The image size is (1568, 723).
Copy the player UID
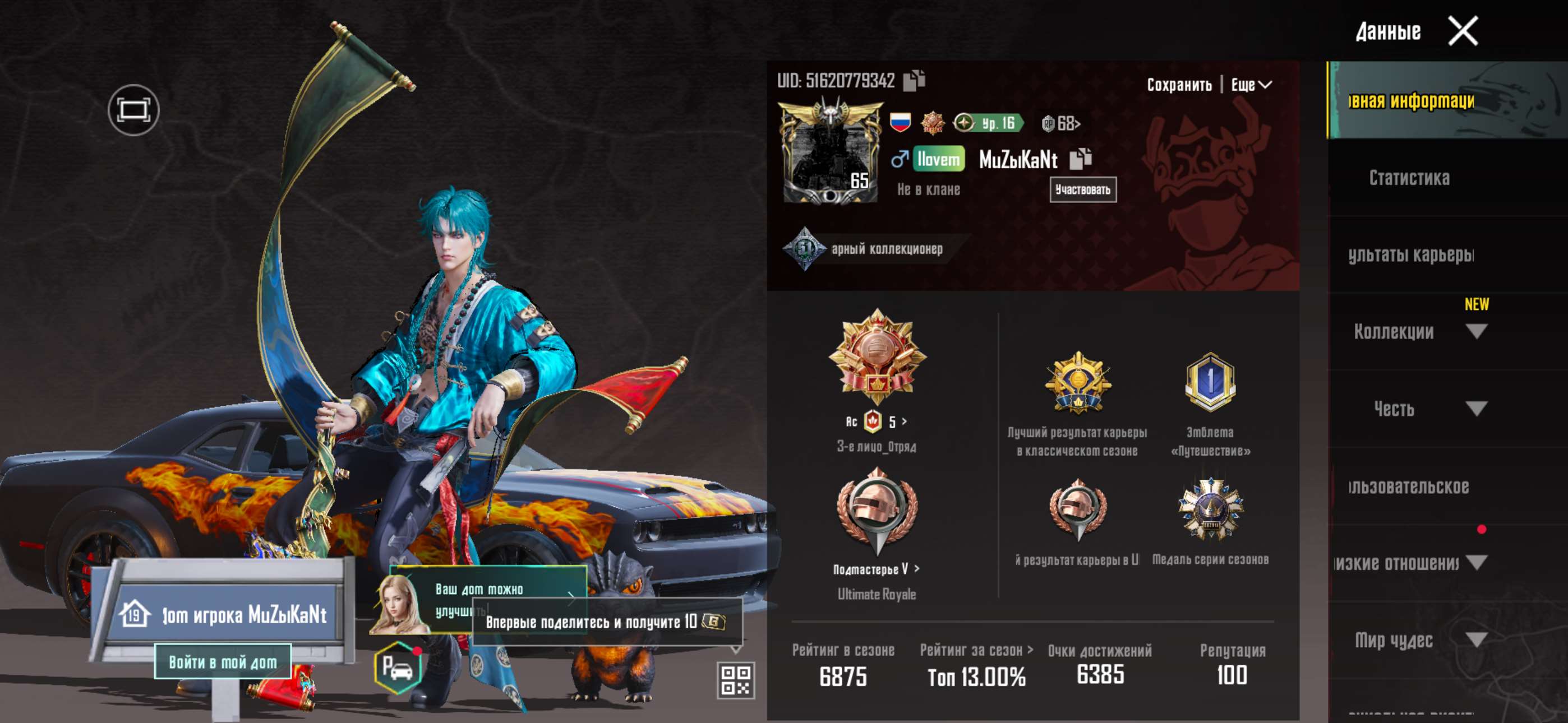pyautogui.click(x=913, y=80)
